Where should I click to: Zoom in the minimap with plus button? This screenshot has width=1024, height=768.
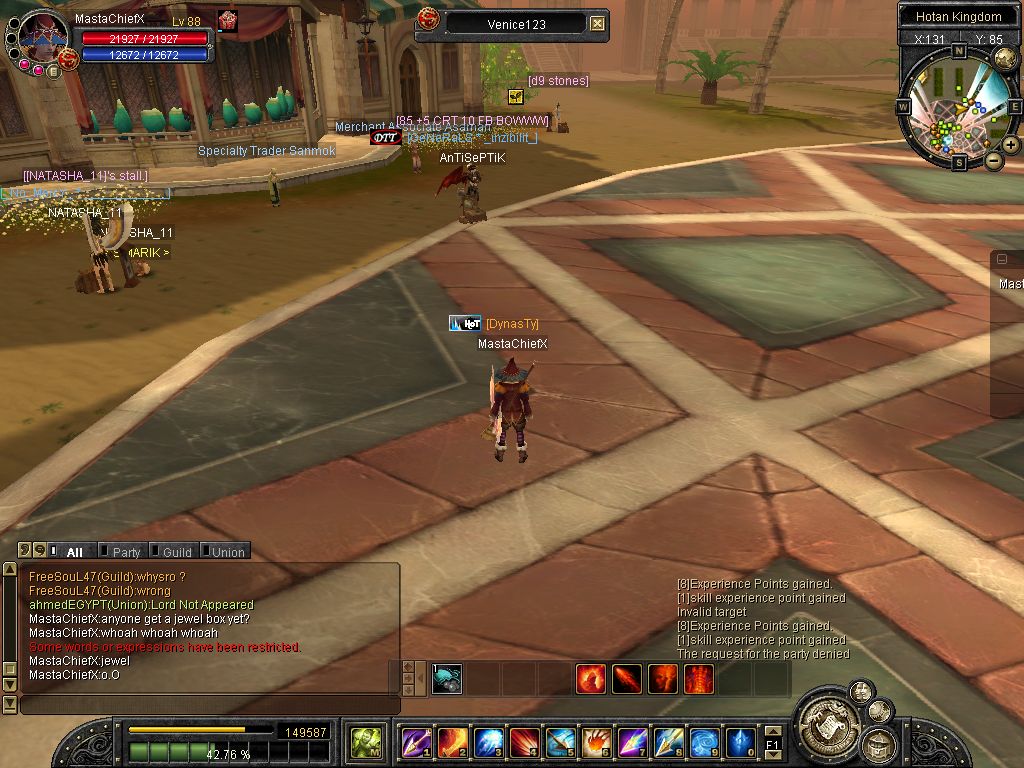[1011, 145]
